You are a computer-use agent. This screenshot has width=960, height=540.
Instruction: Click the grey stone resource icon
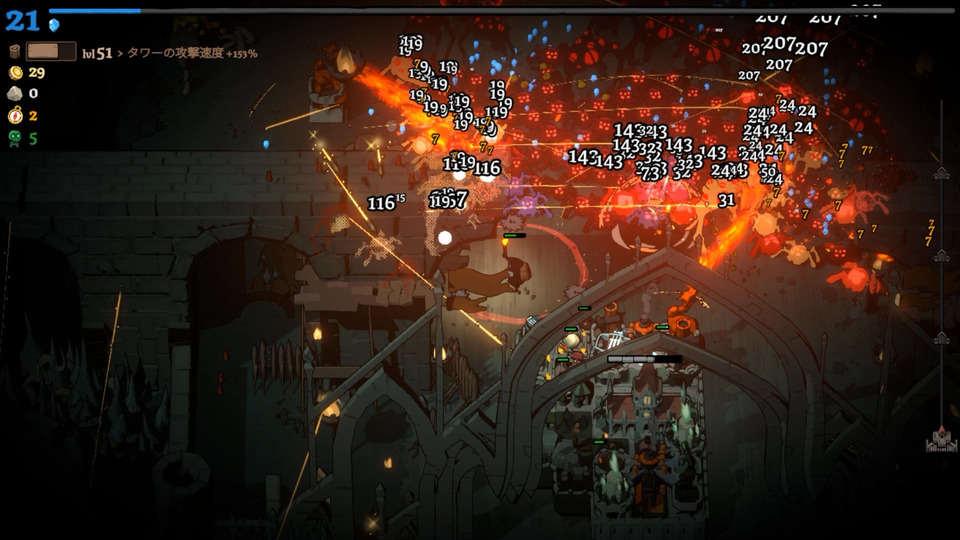(x=15, y=94)
